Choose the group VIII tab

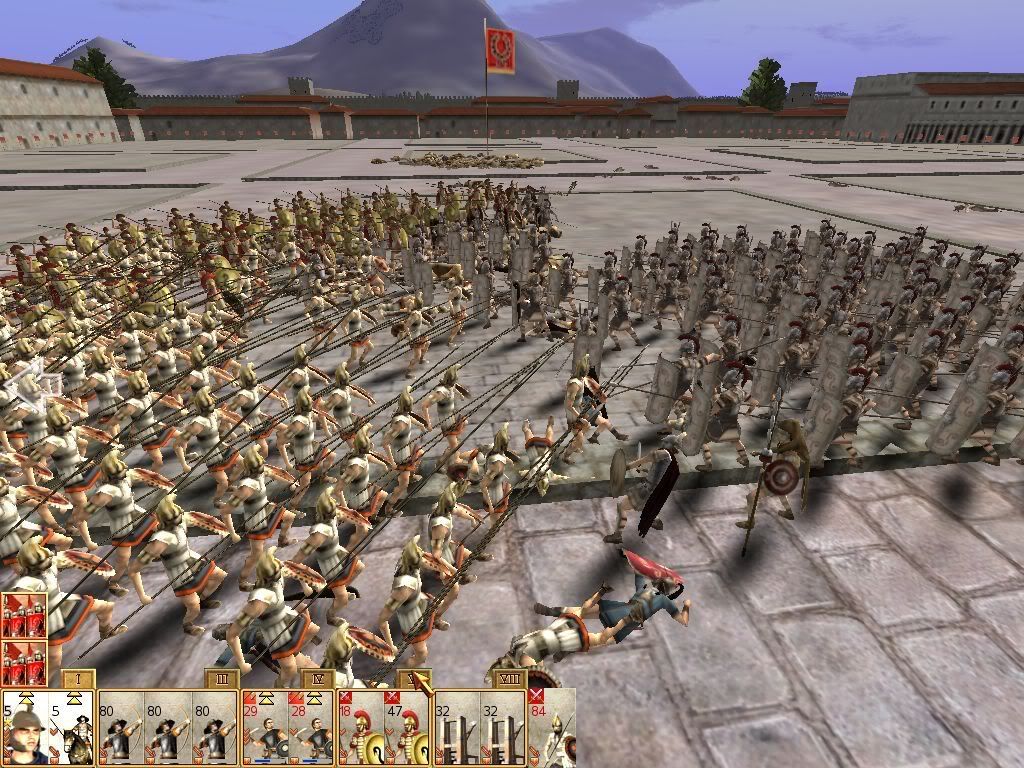(512, 679)
